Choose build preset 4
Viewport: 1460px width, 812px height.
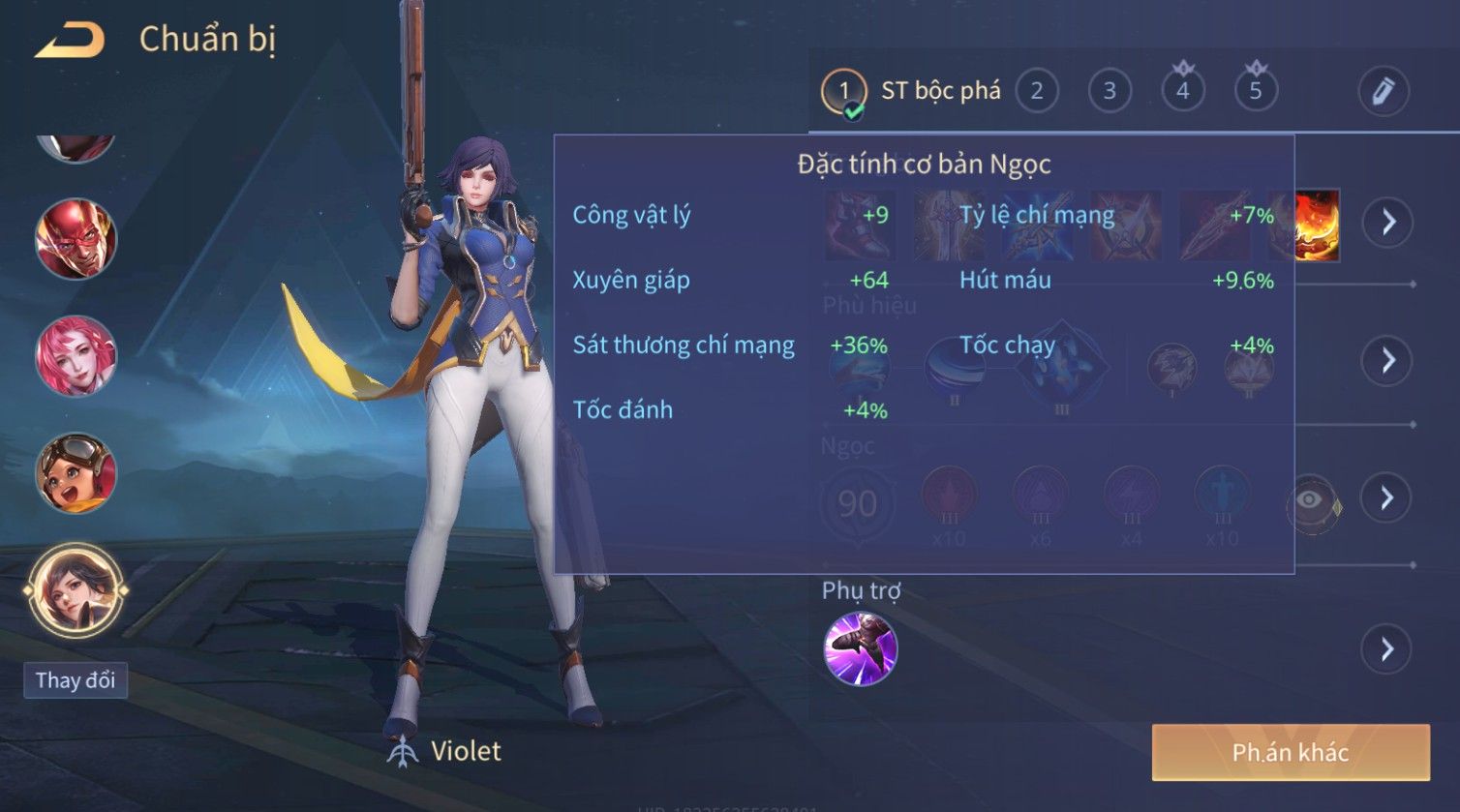coord(1182,92)
